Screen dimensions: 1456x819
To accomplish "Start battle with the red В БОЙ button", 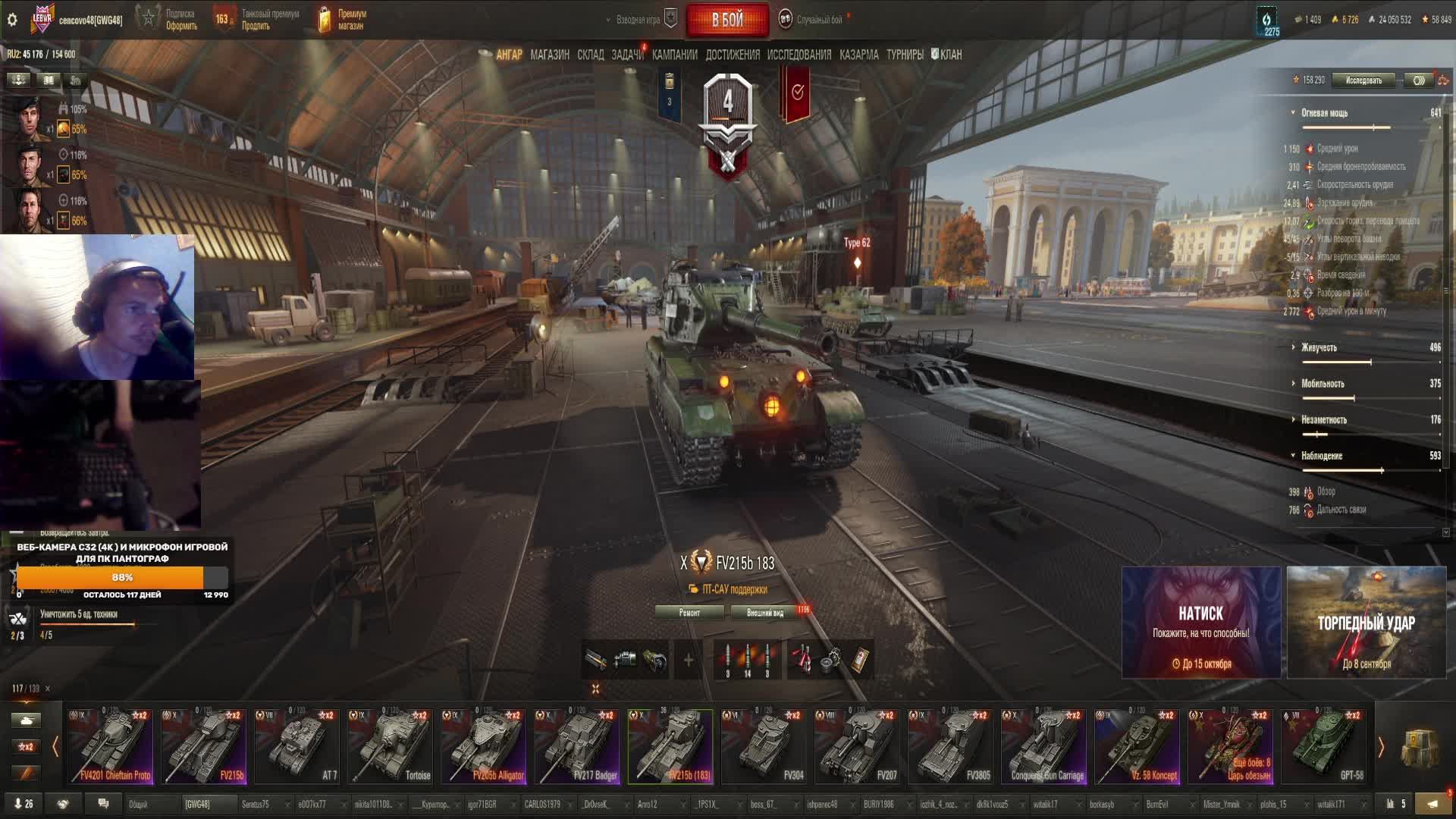I will pyautogui.click(x=726, y=20).
